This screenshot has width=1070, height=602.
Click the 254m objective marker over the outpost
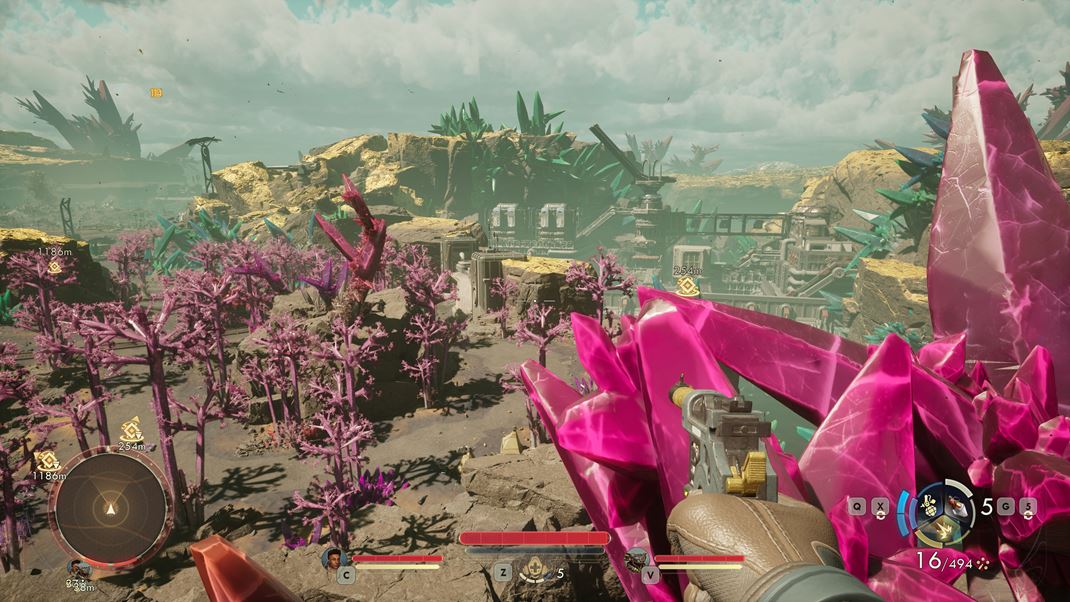[686, 285]
